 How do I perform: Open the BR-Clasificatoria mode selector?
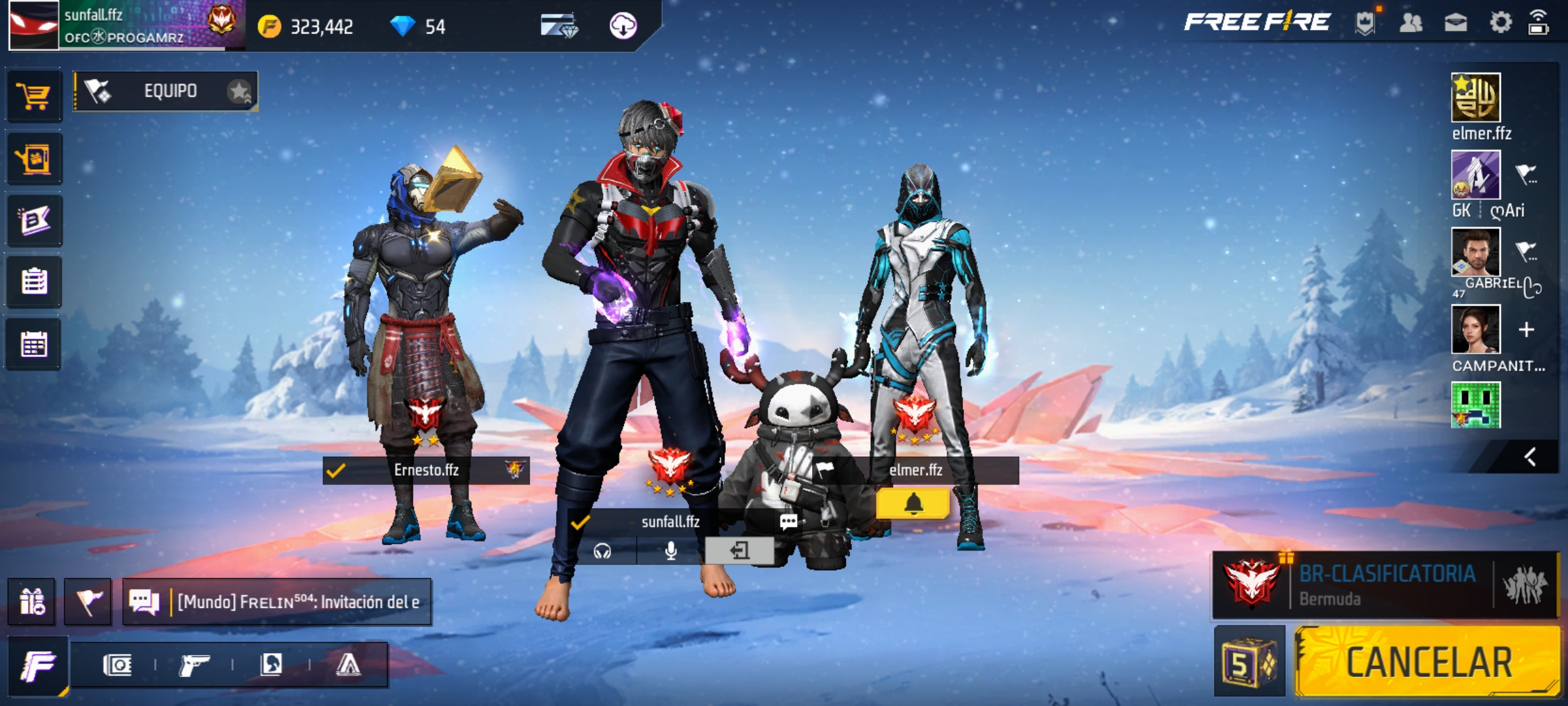[1385, 585]
